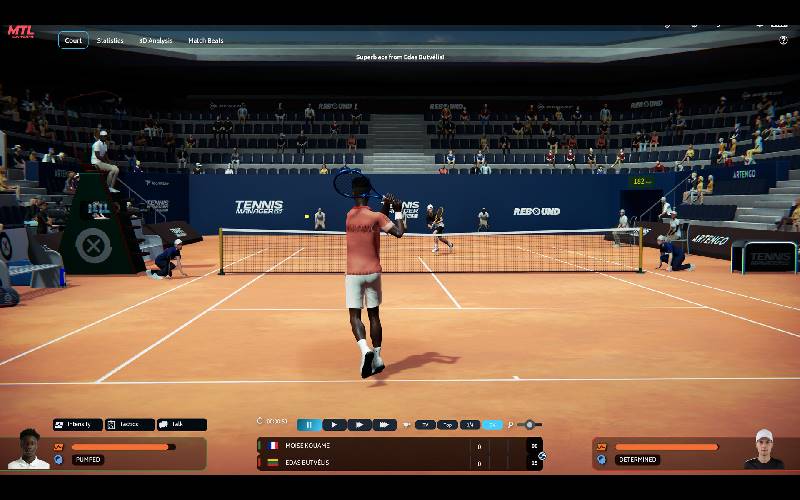Open the Tactics panel
The width and height of the screenshot is (800, 500).
[x=130, y=425]
